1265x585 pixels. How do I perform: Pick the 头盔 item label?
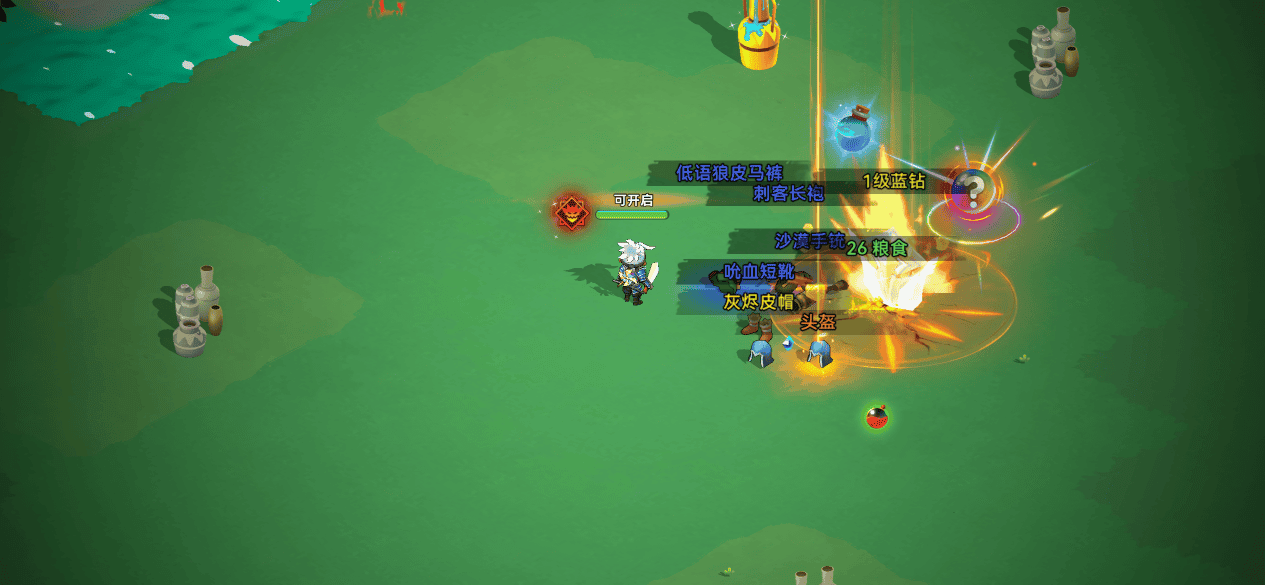(817, 322)
